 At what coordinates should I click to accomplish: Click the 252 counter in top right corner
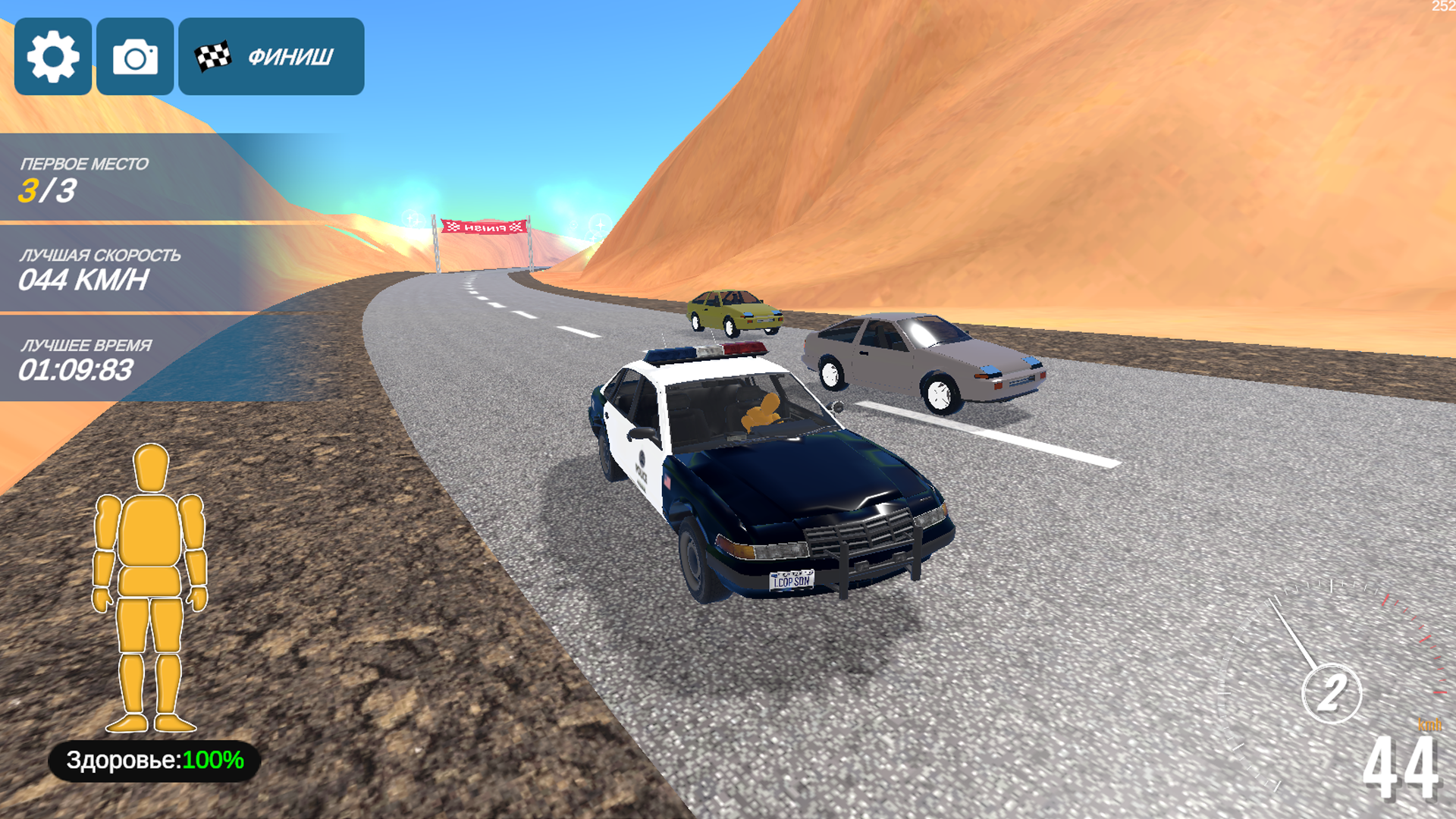[x=1441, y=8]
